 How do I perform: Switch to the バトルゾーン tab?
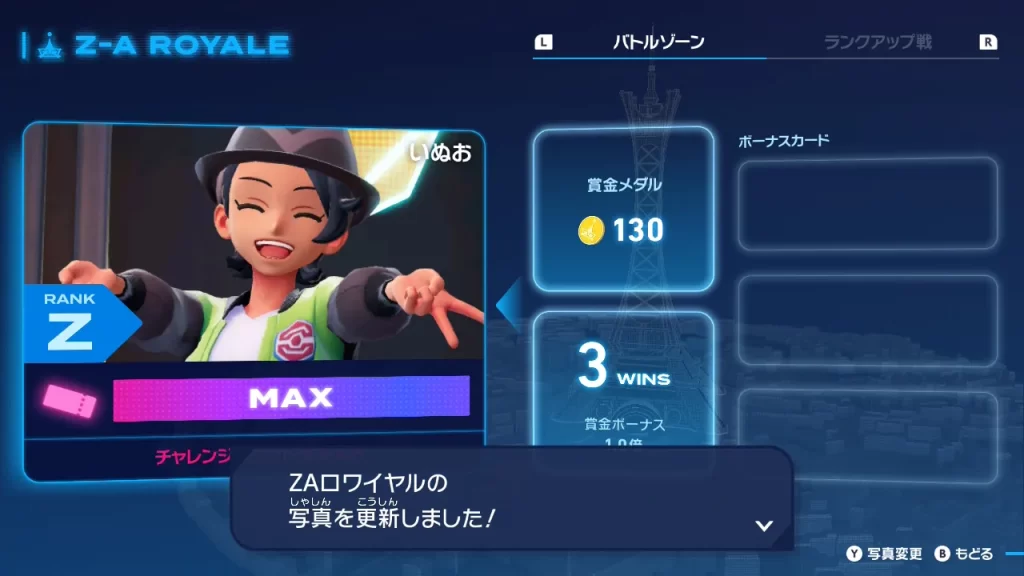pos(658,43)
